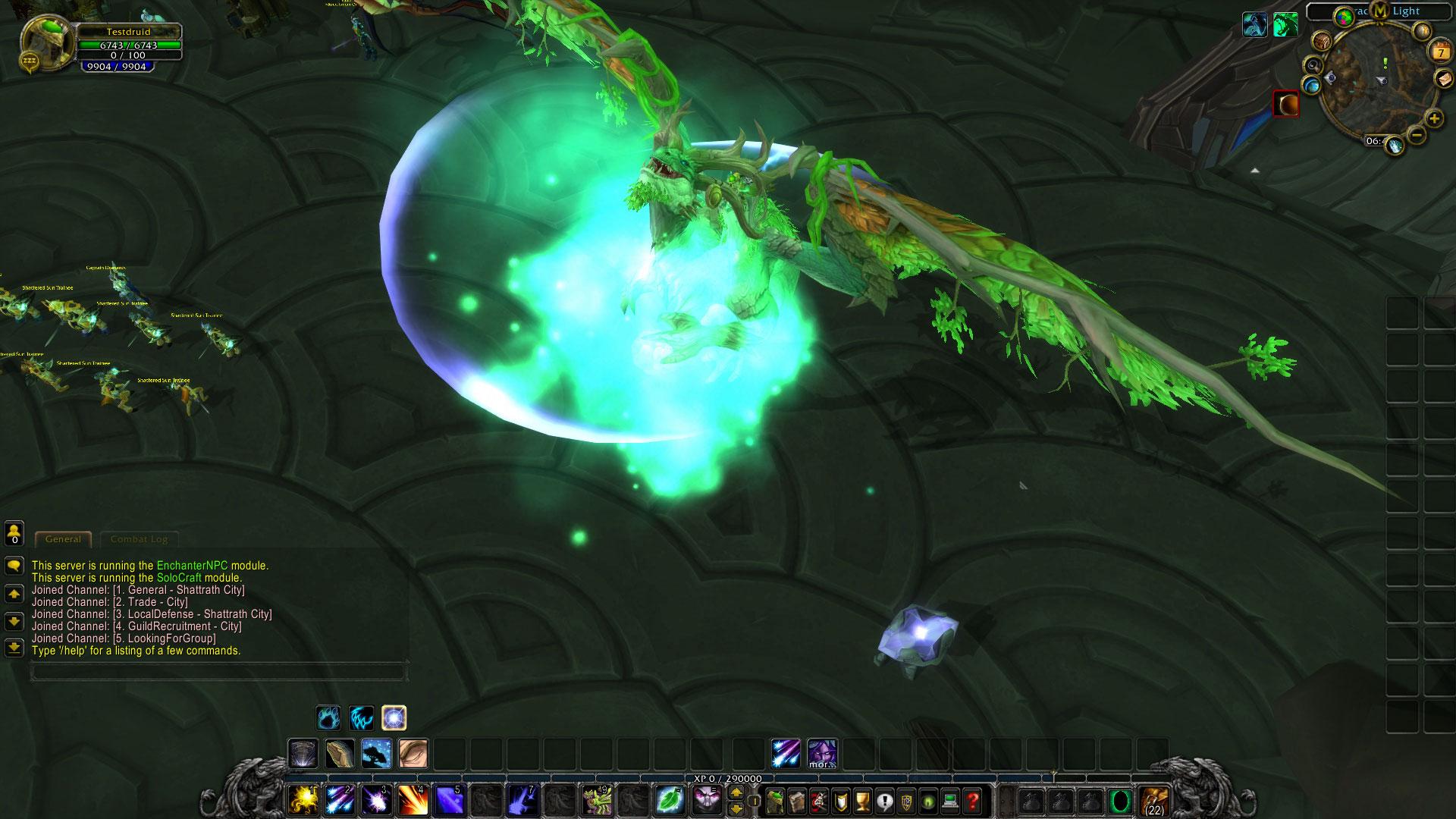Open the chat menu speech bubble button
Image resolution: width=1456 pixels, height=819 pixels.
[x=14, y=566]
